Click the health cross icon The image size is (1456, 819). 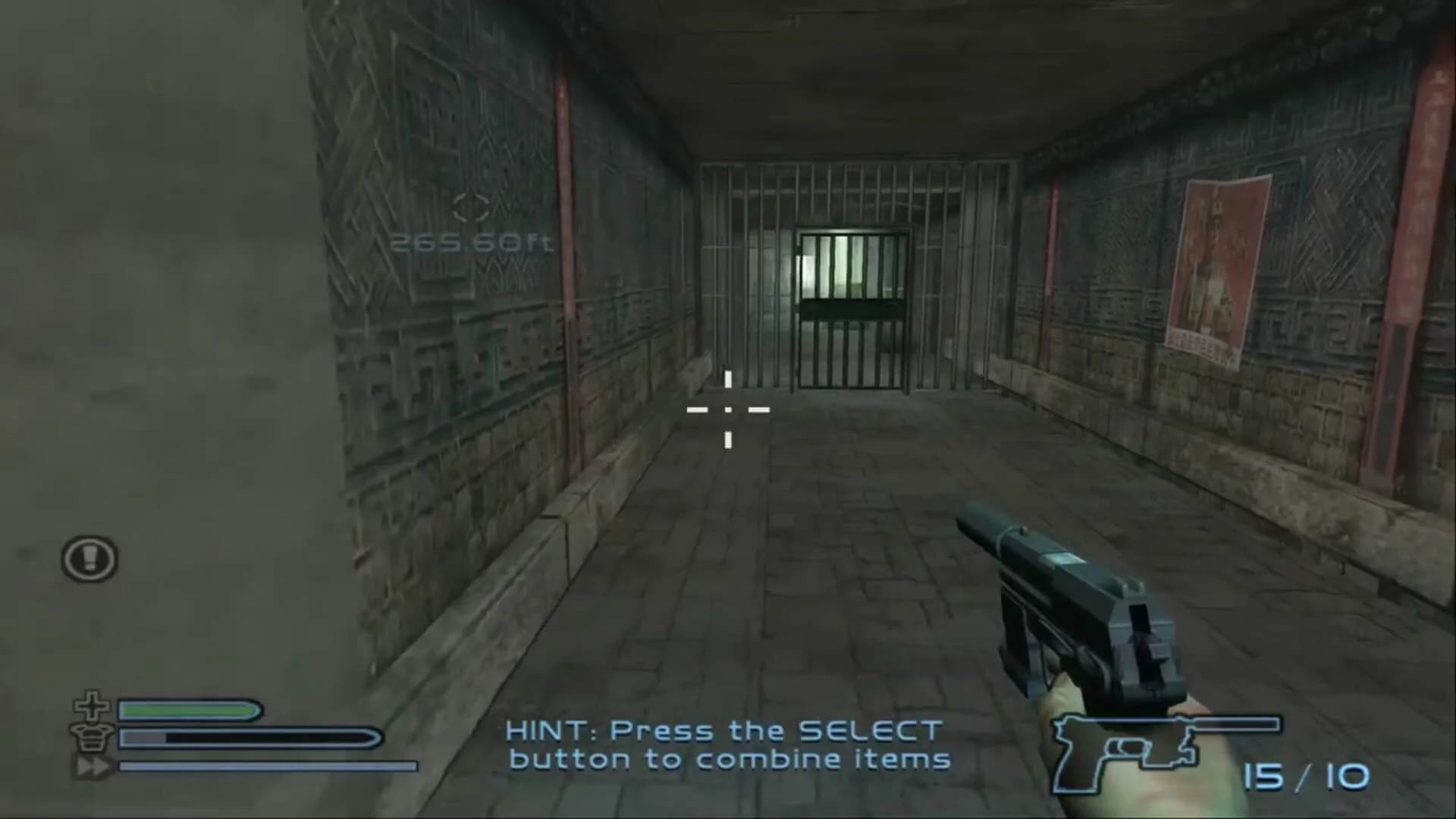coord(91,708)
